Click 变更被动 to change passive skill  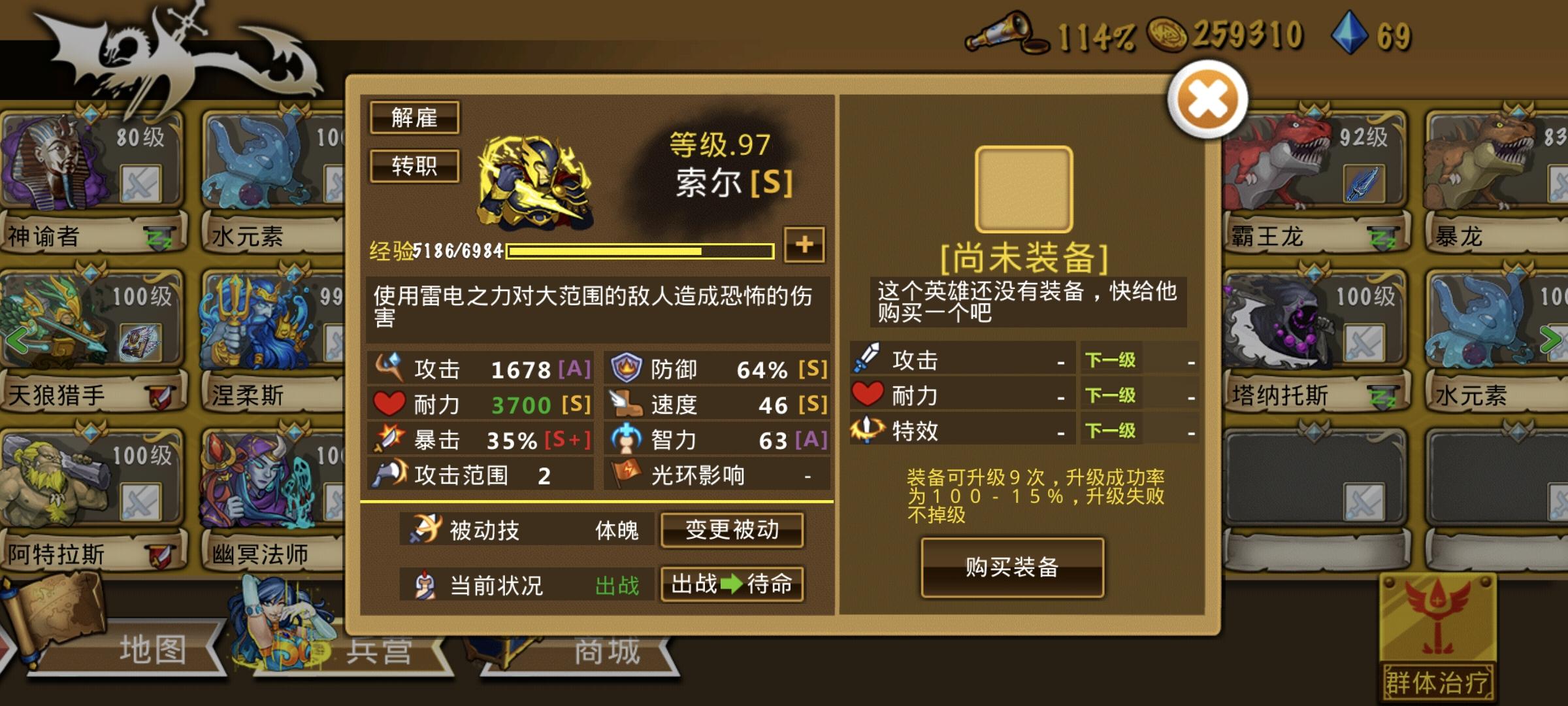pyautogui.click(x=732, y=531)
